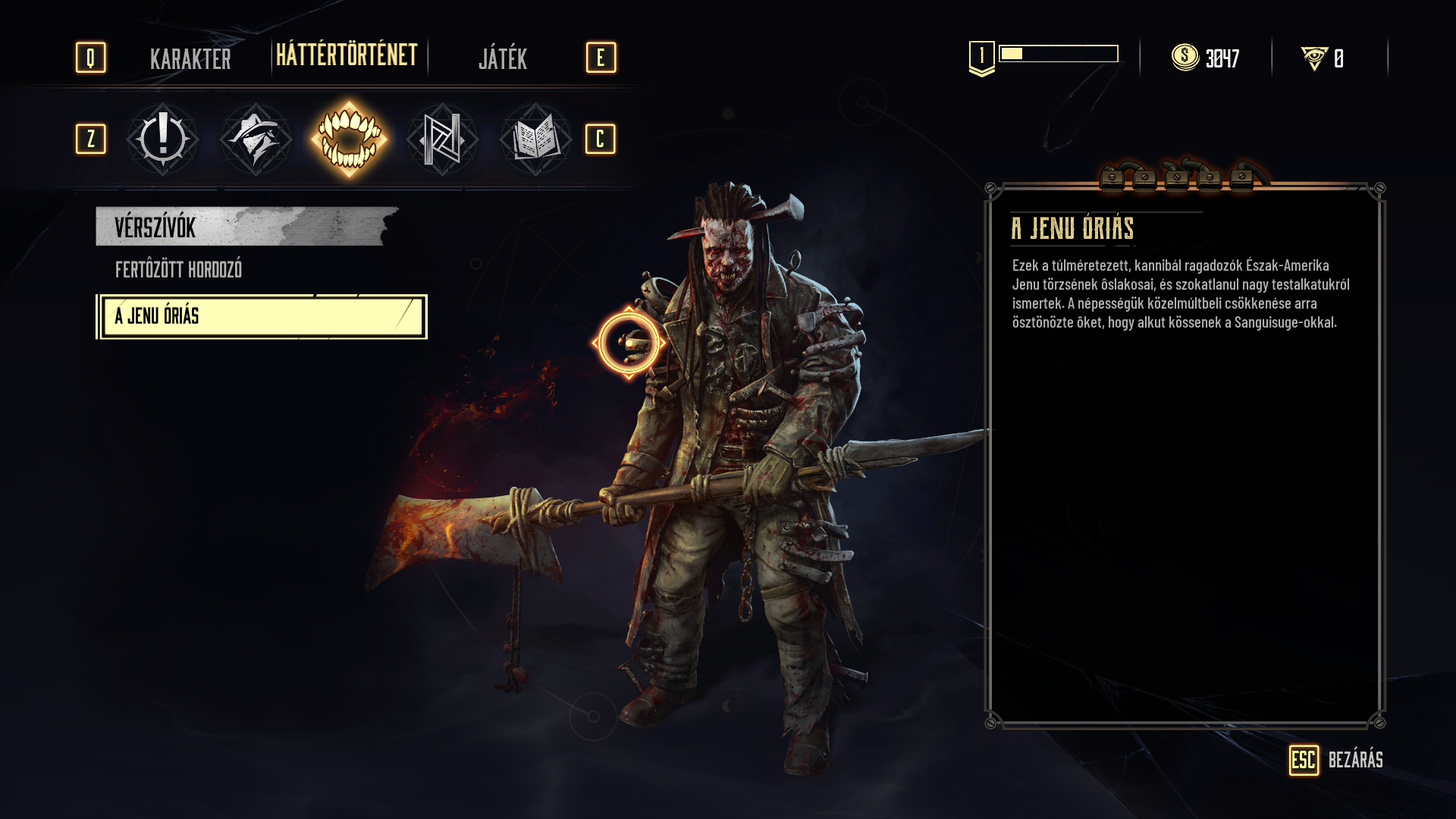
Task: Go to the Játék tab
Action: [x=503, y=58]
